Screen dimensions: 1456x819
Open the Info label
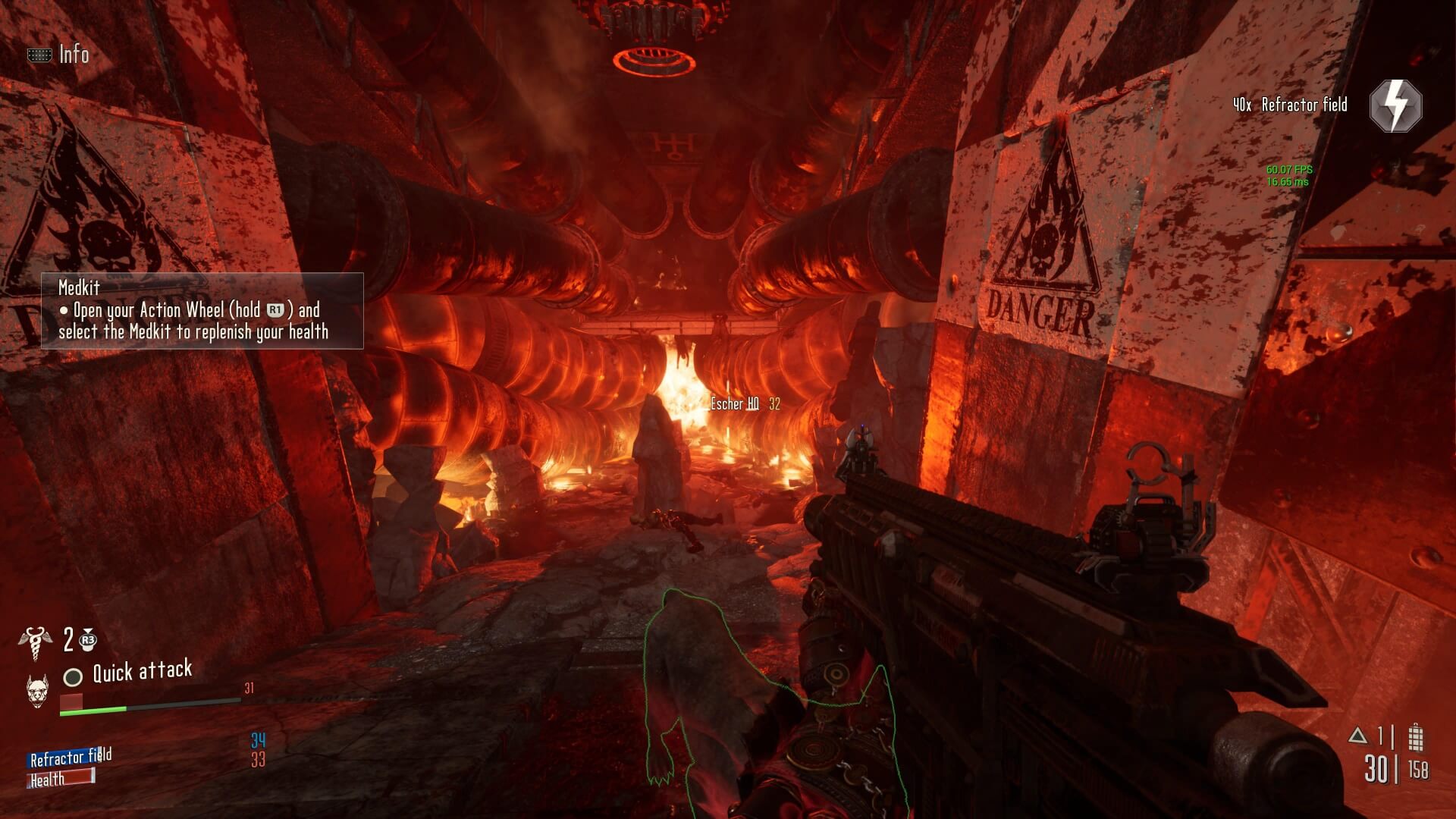[x=74, y=55]
